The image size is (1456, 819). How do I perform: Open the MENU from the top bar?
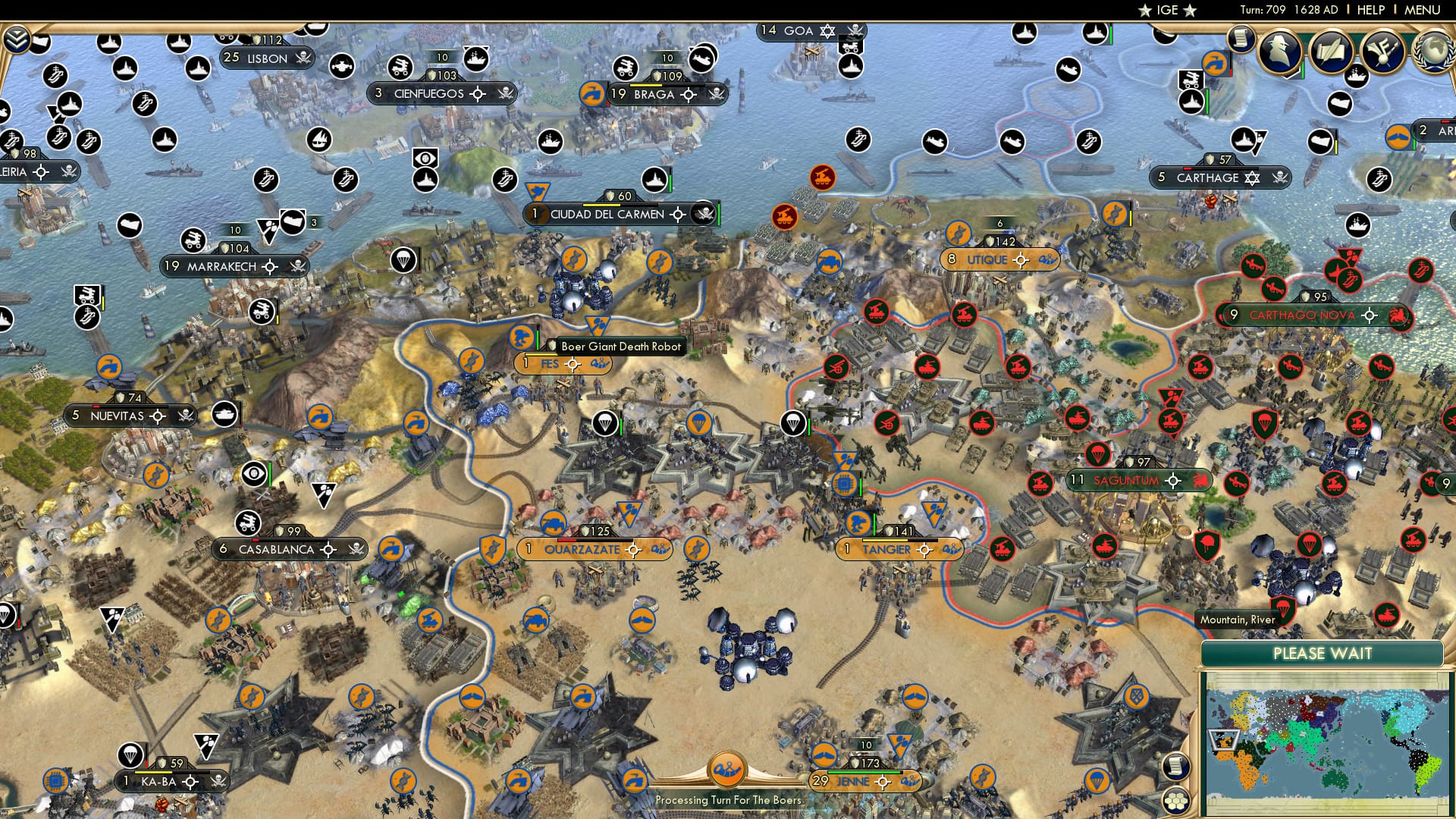coord(1422,10)
